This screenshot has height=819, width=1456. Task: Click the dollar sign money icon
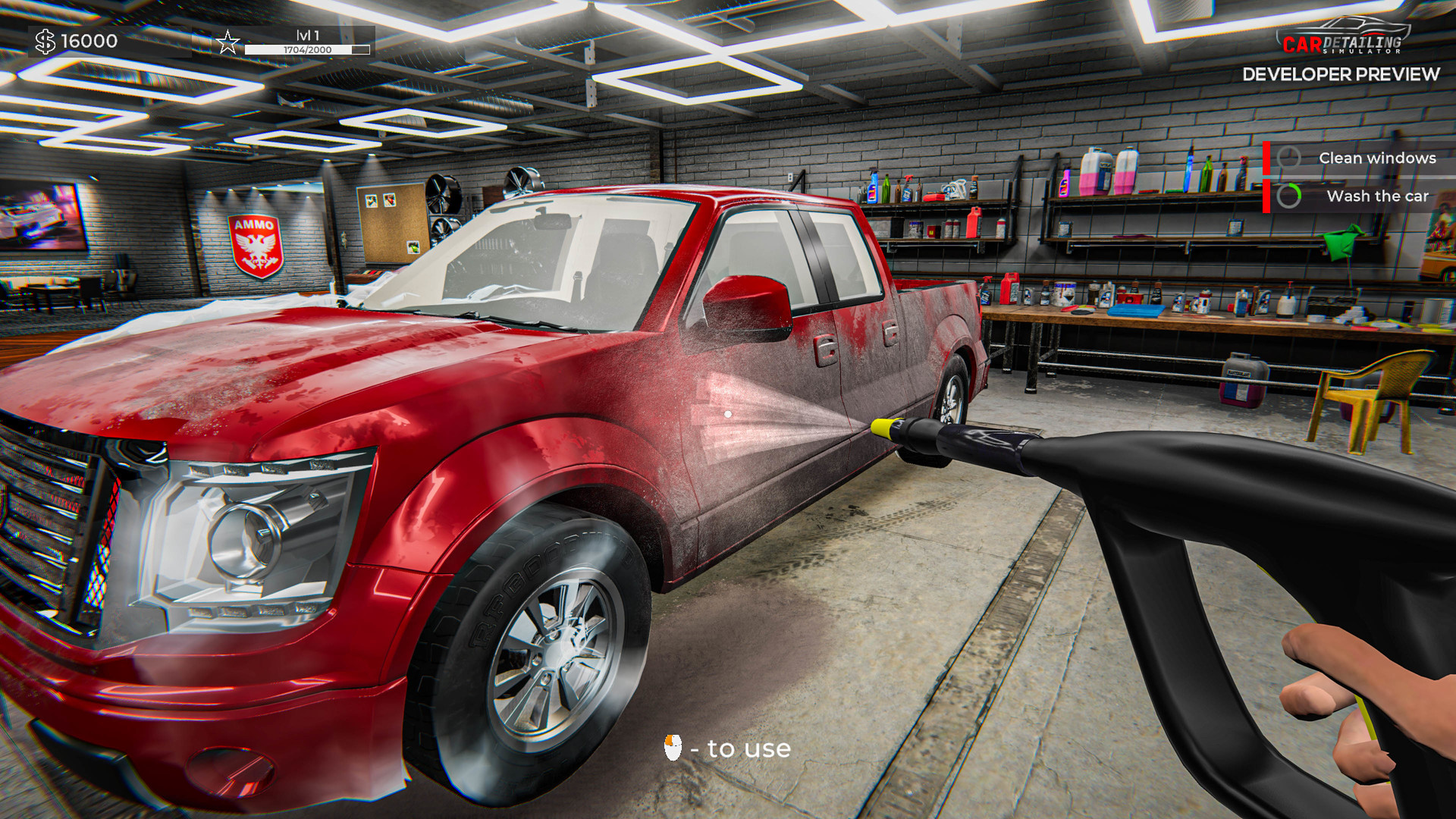[45, 42]
